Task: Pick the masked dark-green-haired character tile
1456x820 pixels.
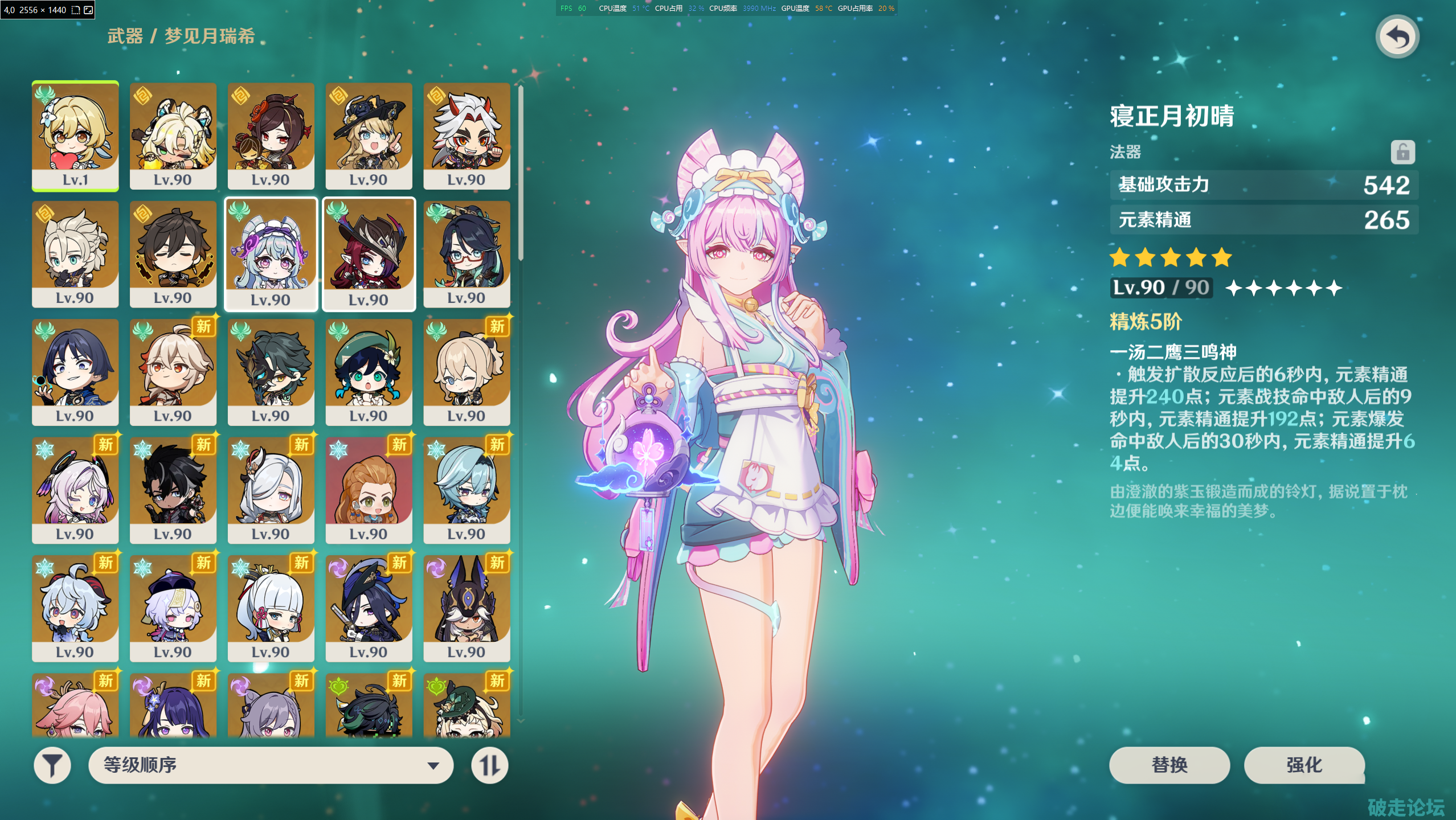Action: pyautogui.click(x=271, y=371)
